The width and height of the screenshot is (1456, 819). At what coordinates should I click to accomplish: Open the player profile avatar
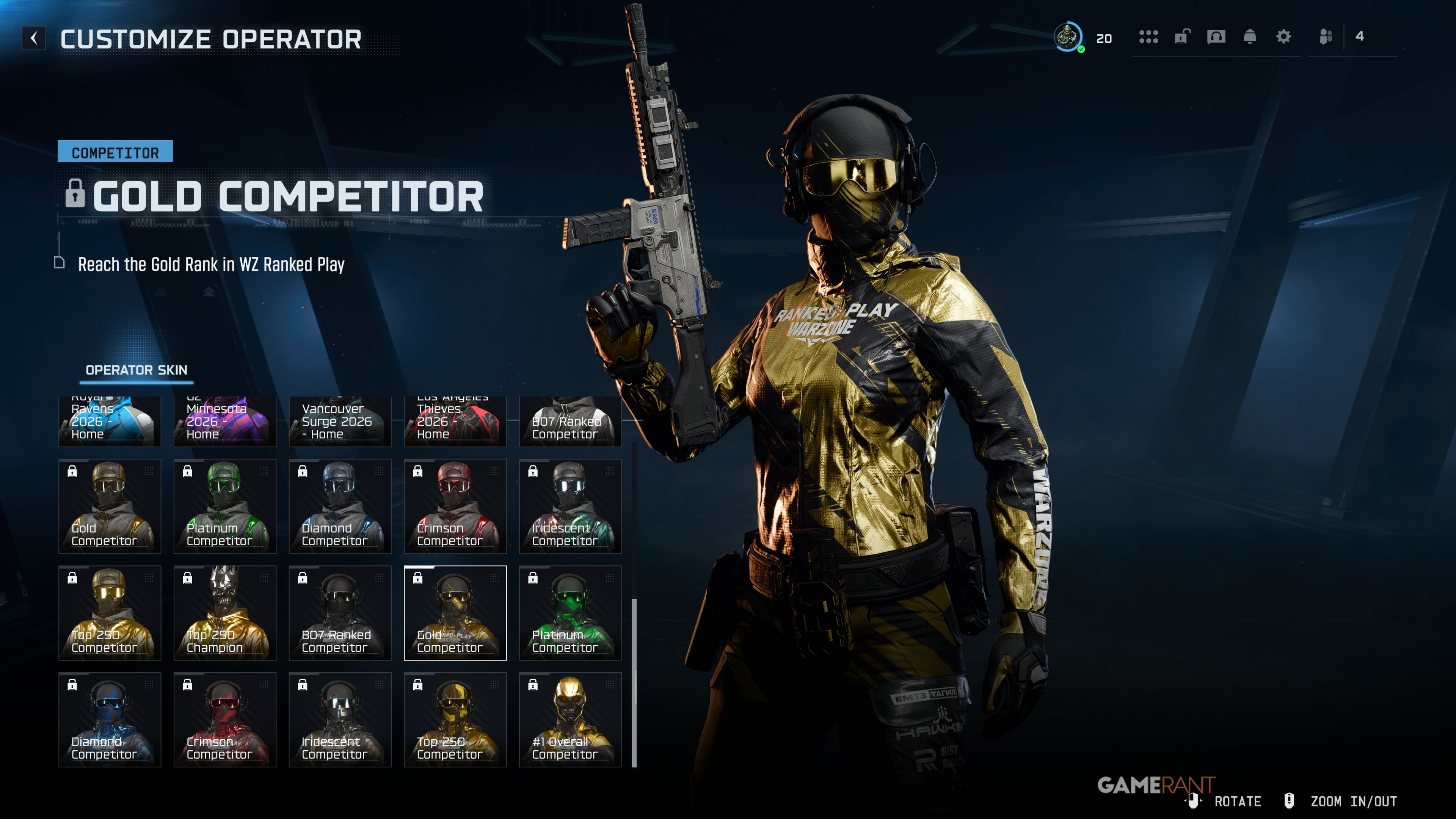[x=1068, y=37]
